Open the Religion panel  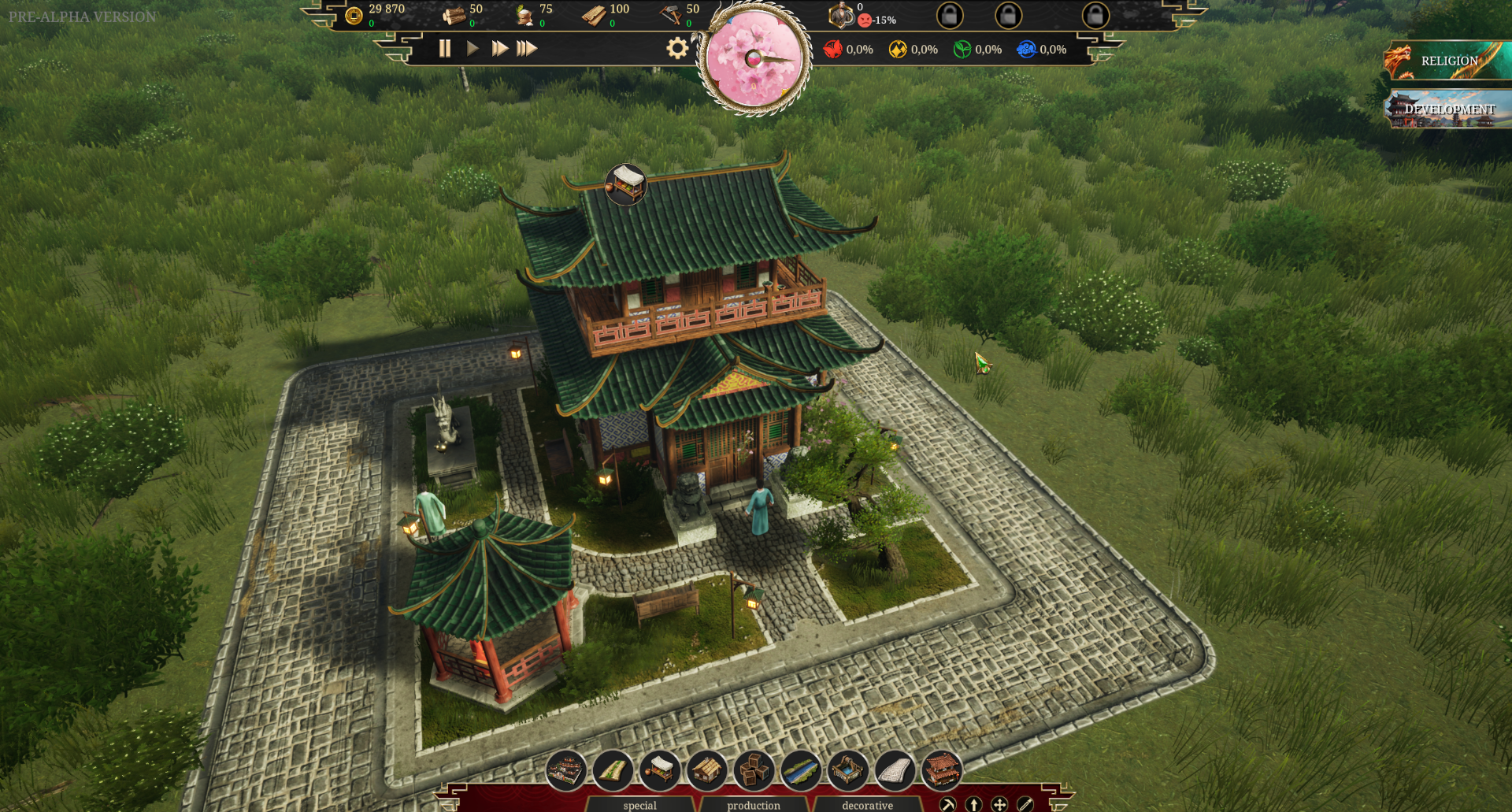coord(1447,61)
